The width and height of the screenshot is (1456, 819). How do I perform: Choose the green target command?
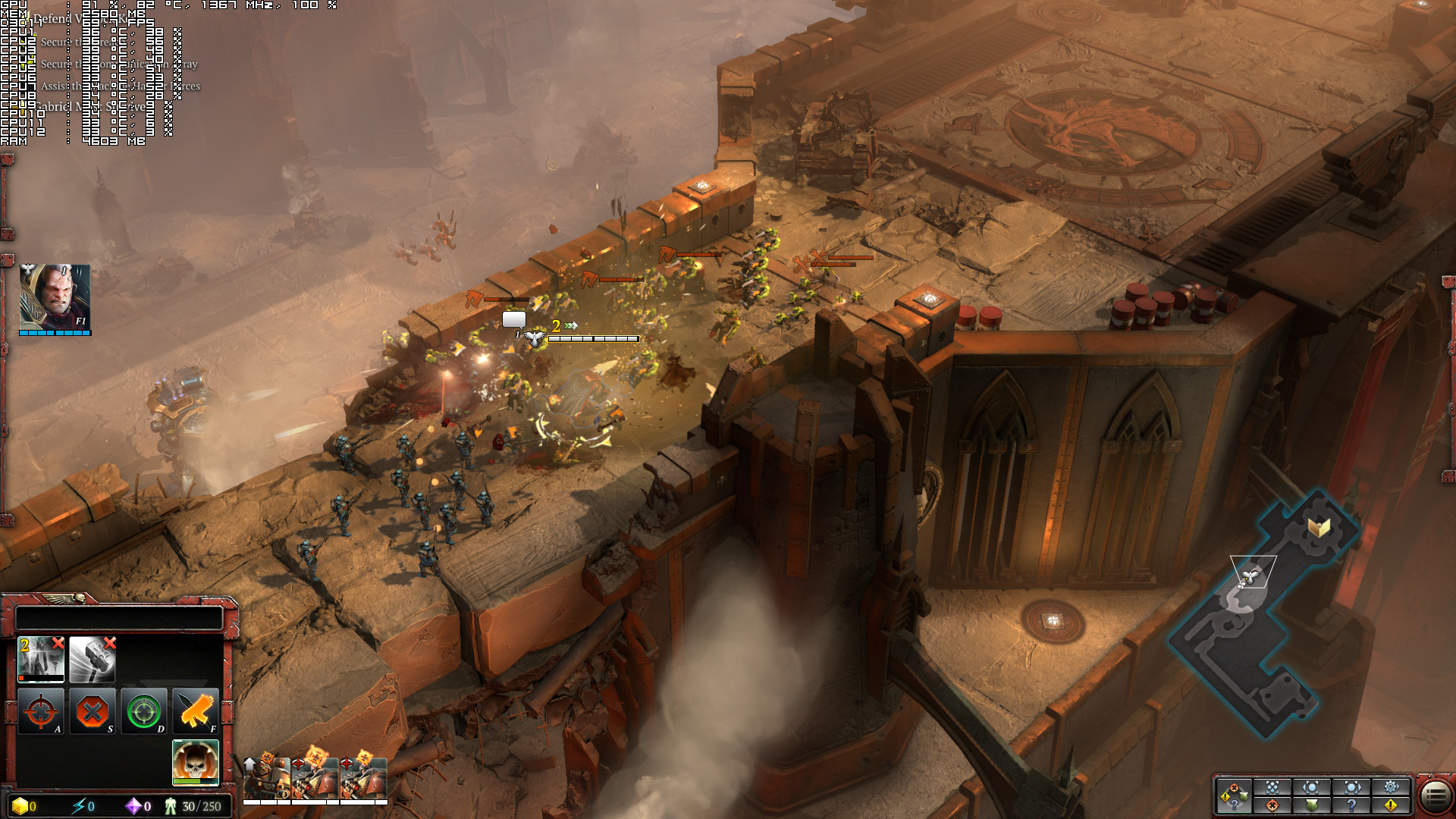[144, 711]
